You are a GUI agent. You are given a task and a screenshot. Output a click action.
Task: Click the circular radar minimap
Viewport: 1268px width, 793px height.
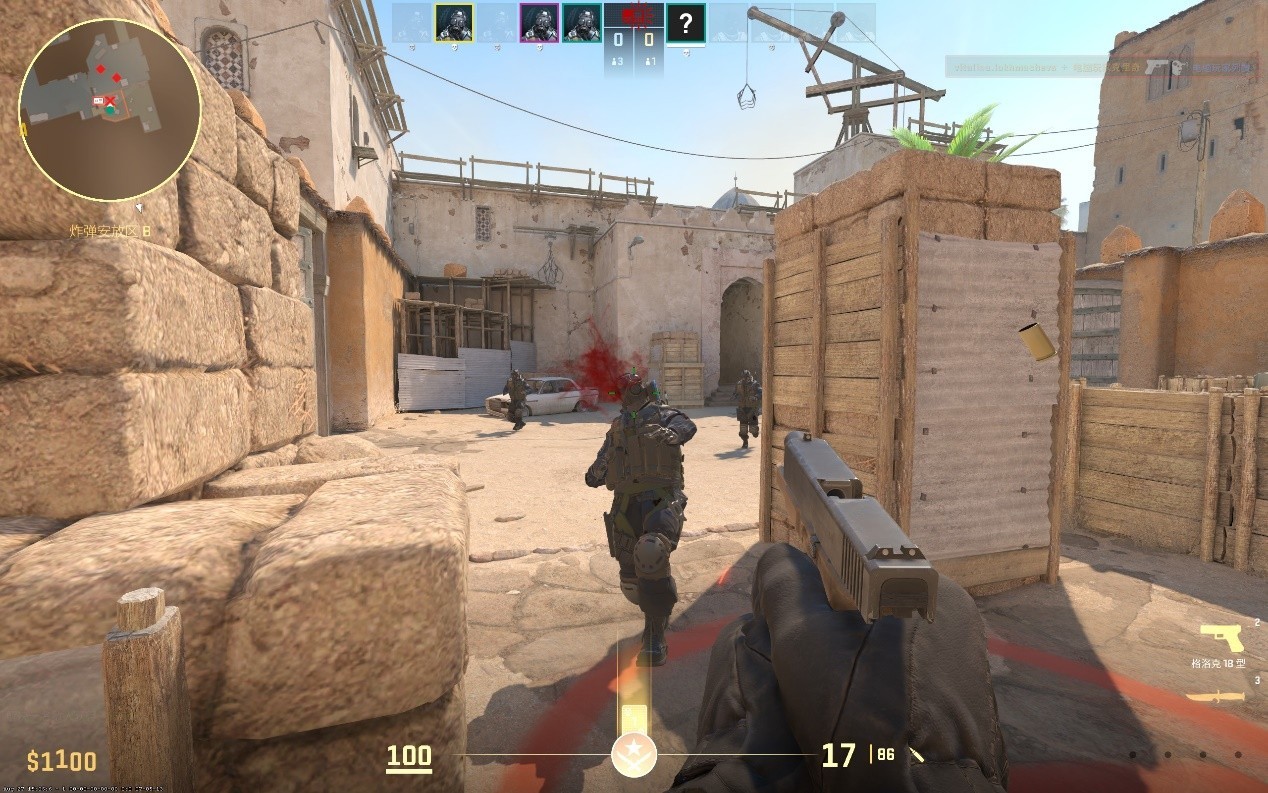pyautogui.click(x=109, y=109)
